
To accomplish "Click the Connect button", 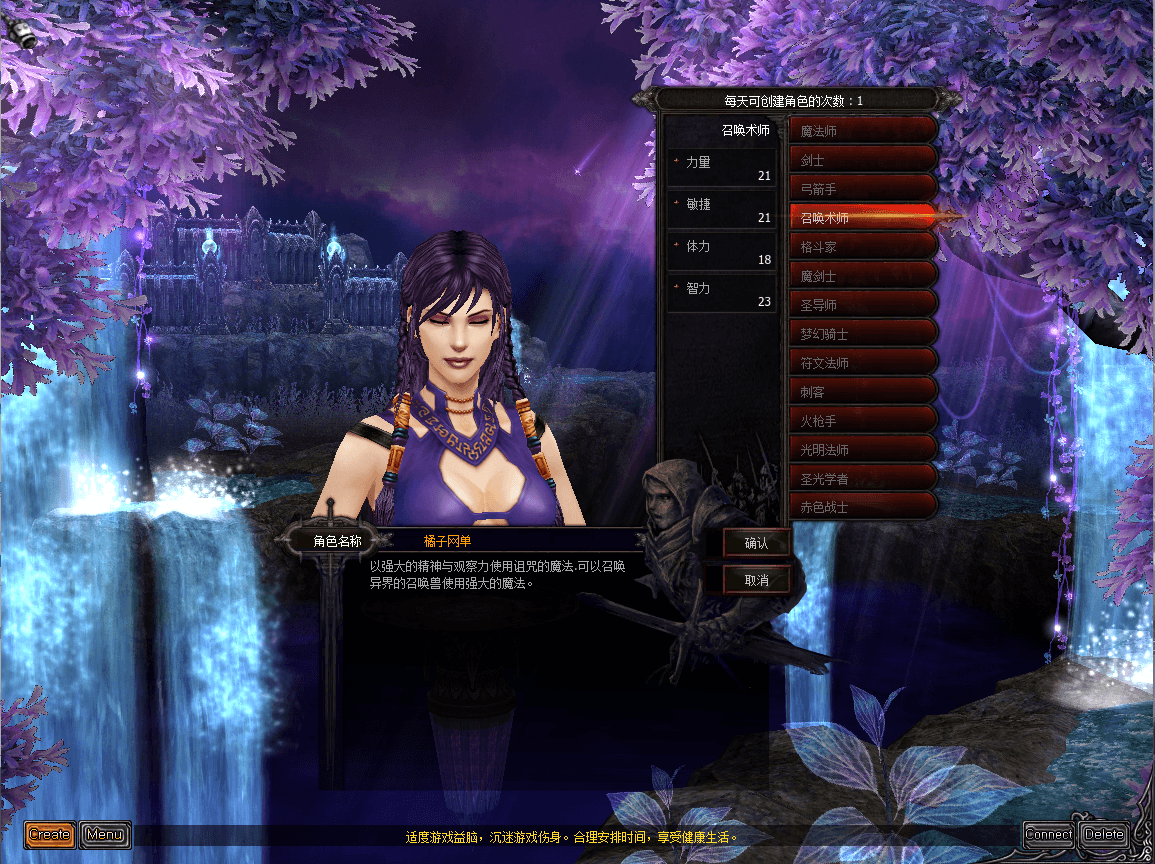I will tap(1049, 834).
